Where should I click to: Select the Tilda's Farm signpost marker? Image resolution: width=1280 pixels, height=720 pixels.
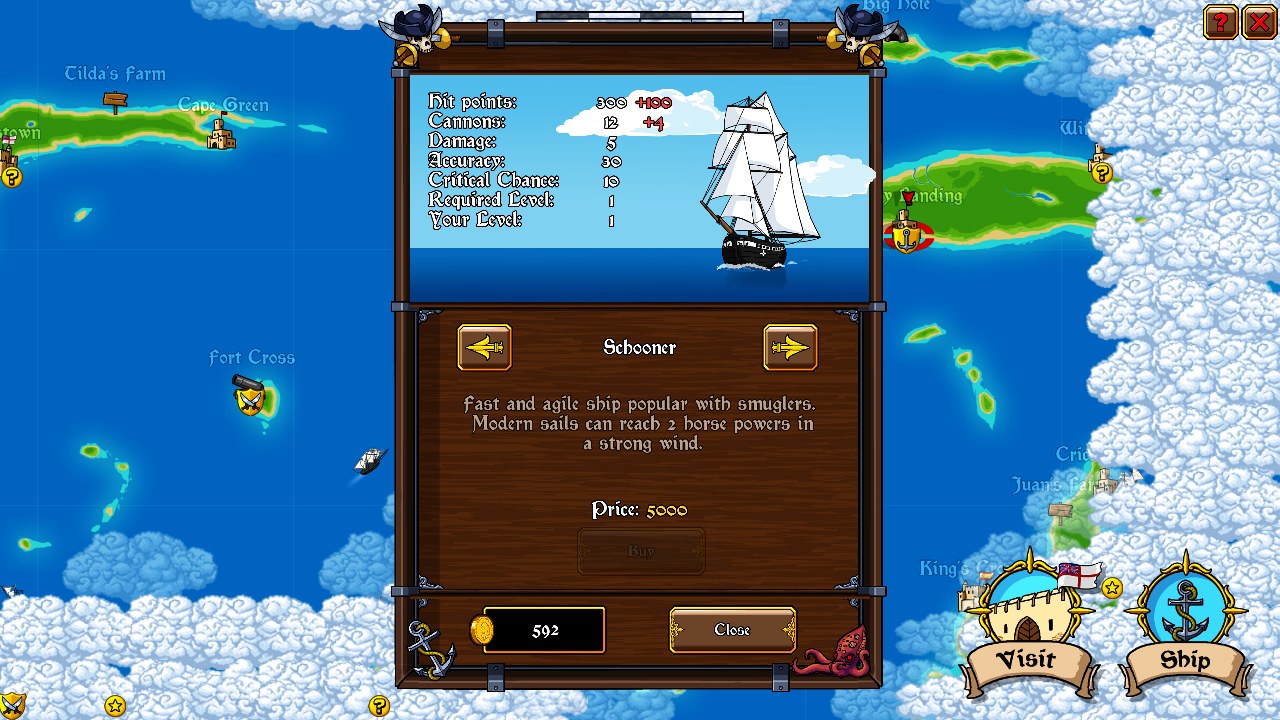115,100
